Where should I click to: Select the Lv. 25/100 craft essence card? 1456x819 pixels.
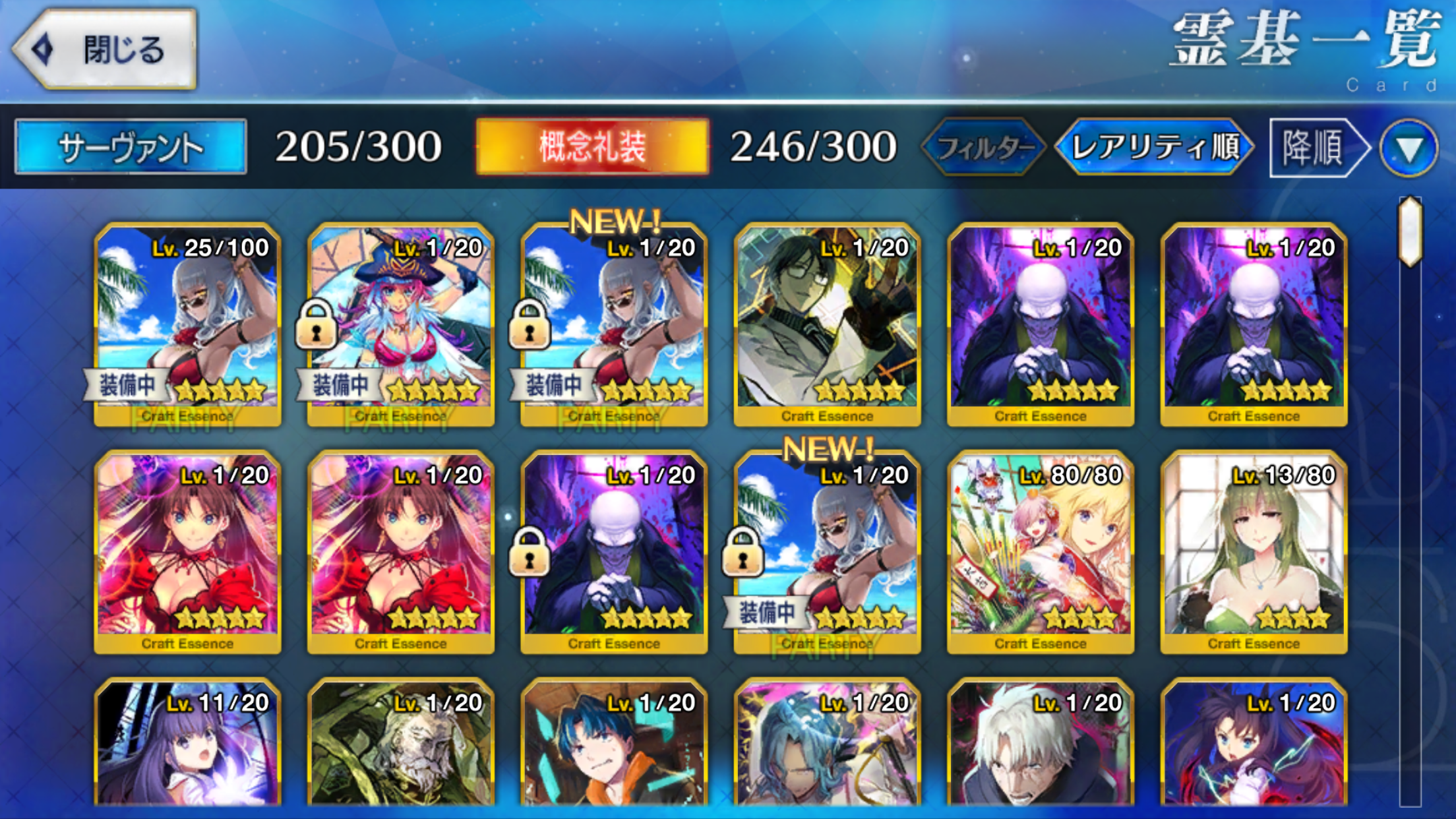pos(188,324)
